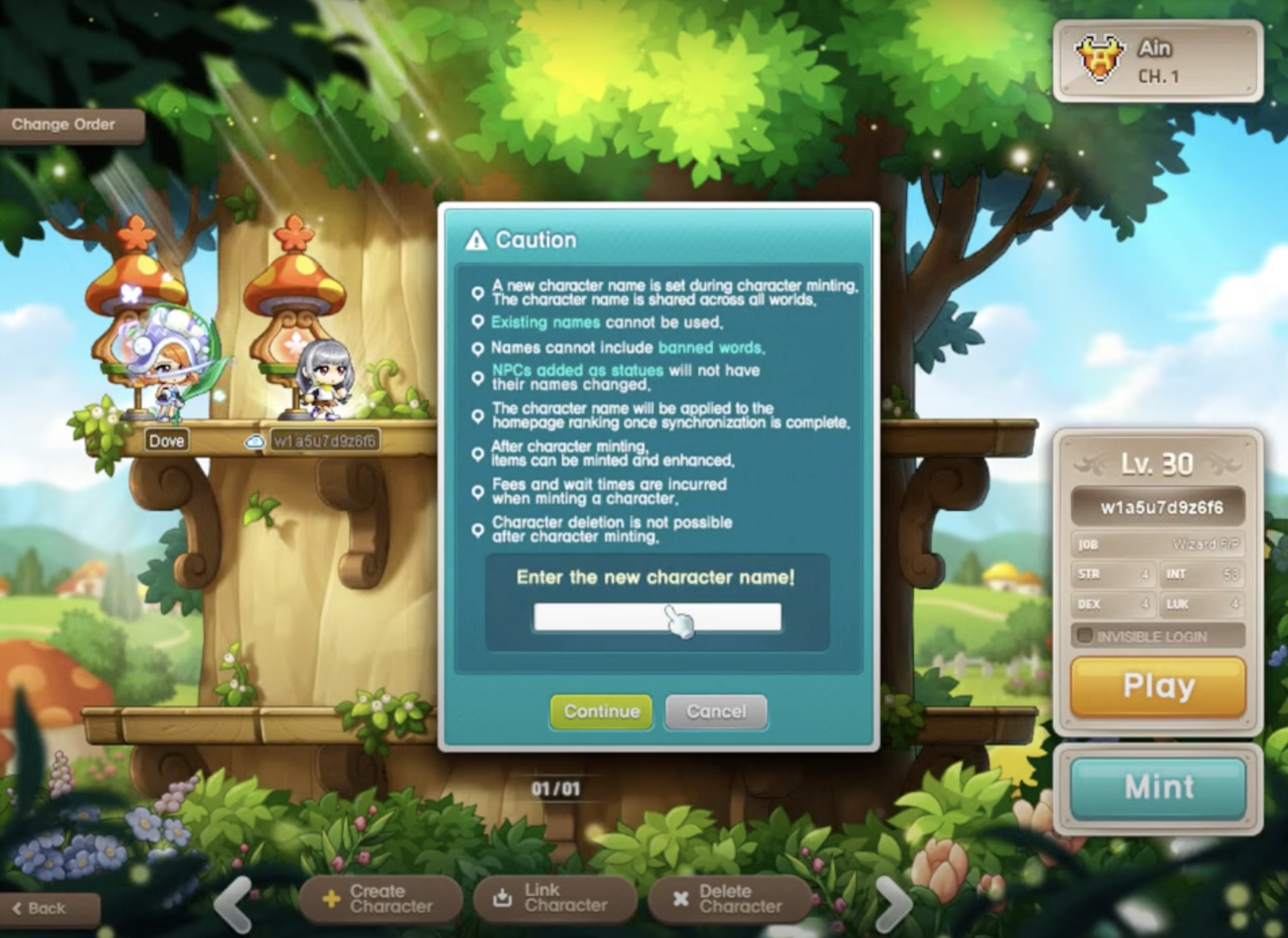Choose Link Character
The image size is (1288, 938).
coord(554,898)
